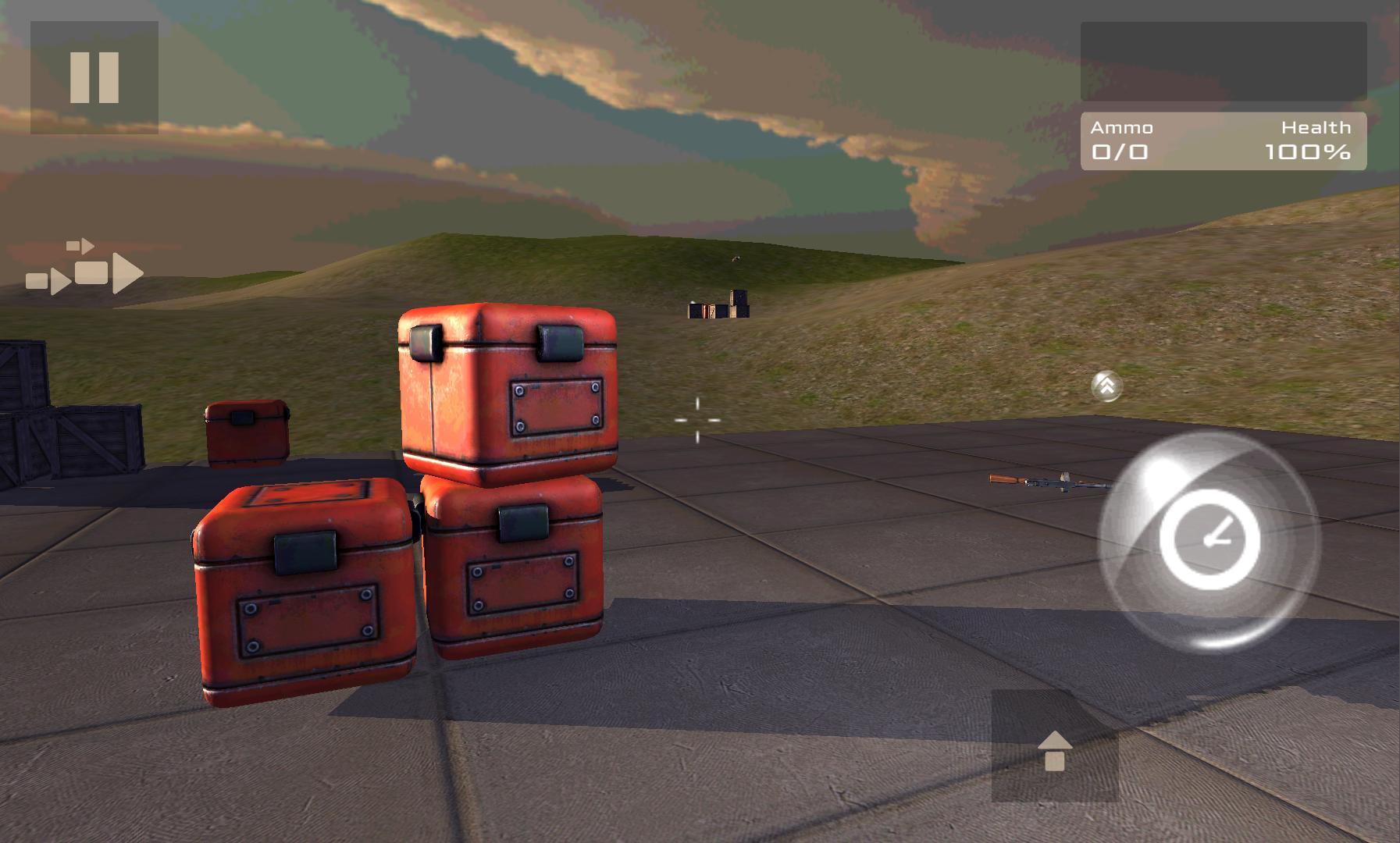Tap the small double-chevron bubble
This screenshot has height=843, width=1400.
(1106, 386)
